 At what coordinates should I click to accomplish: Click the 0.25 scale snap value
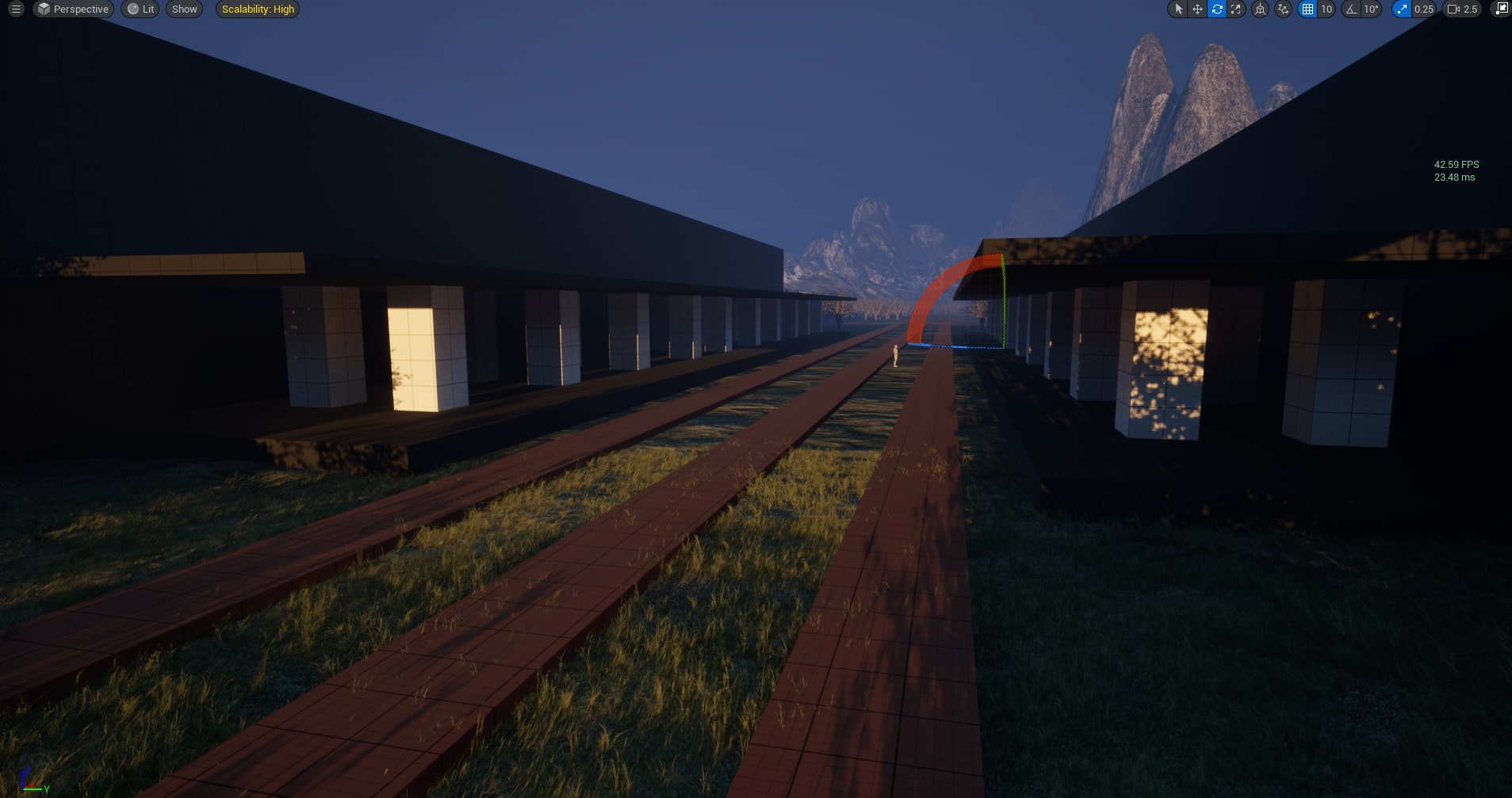[x=1423, y=10]
